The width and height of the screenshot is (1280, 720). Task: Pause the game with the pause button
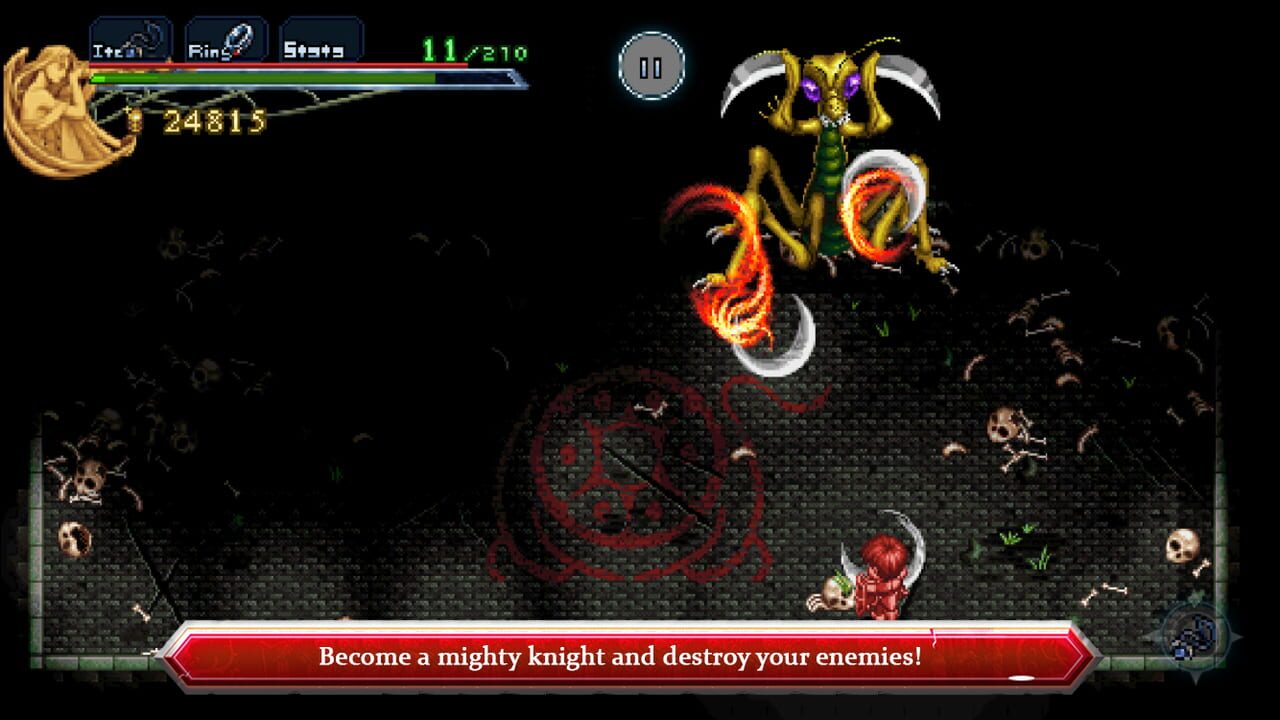point(651,64)
